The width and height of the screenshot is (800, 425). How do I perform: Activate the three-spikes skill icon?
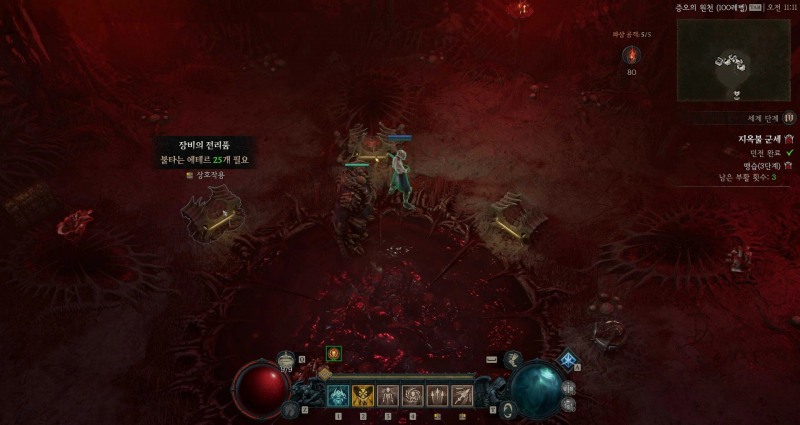click(437, 396)
